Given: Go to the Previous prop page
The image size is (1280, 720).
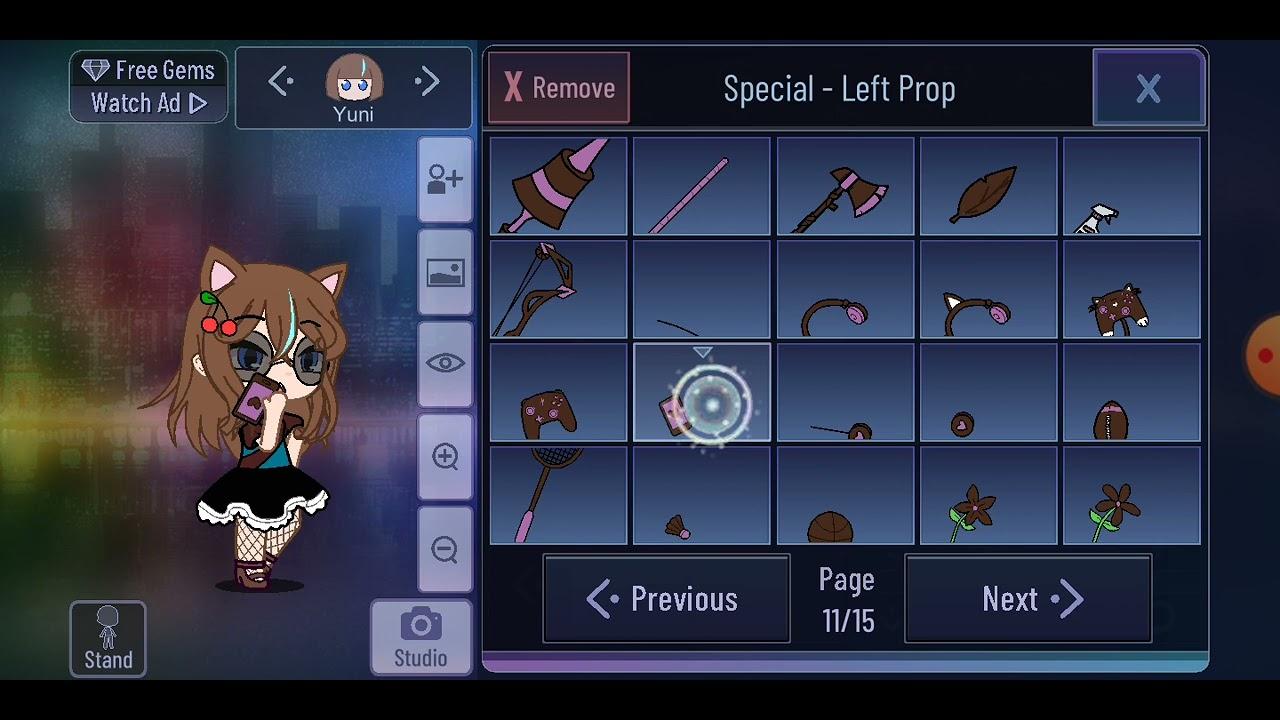Looking at the screenshot, I should coord(666,598).
